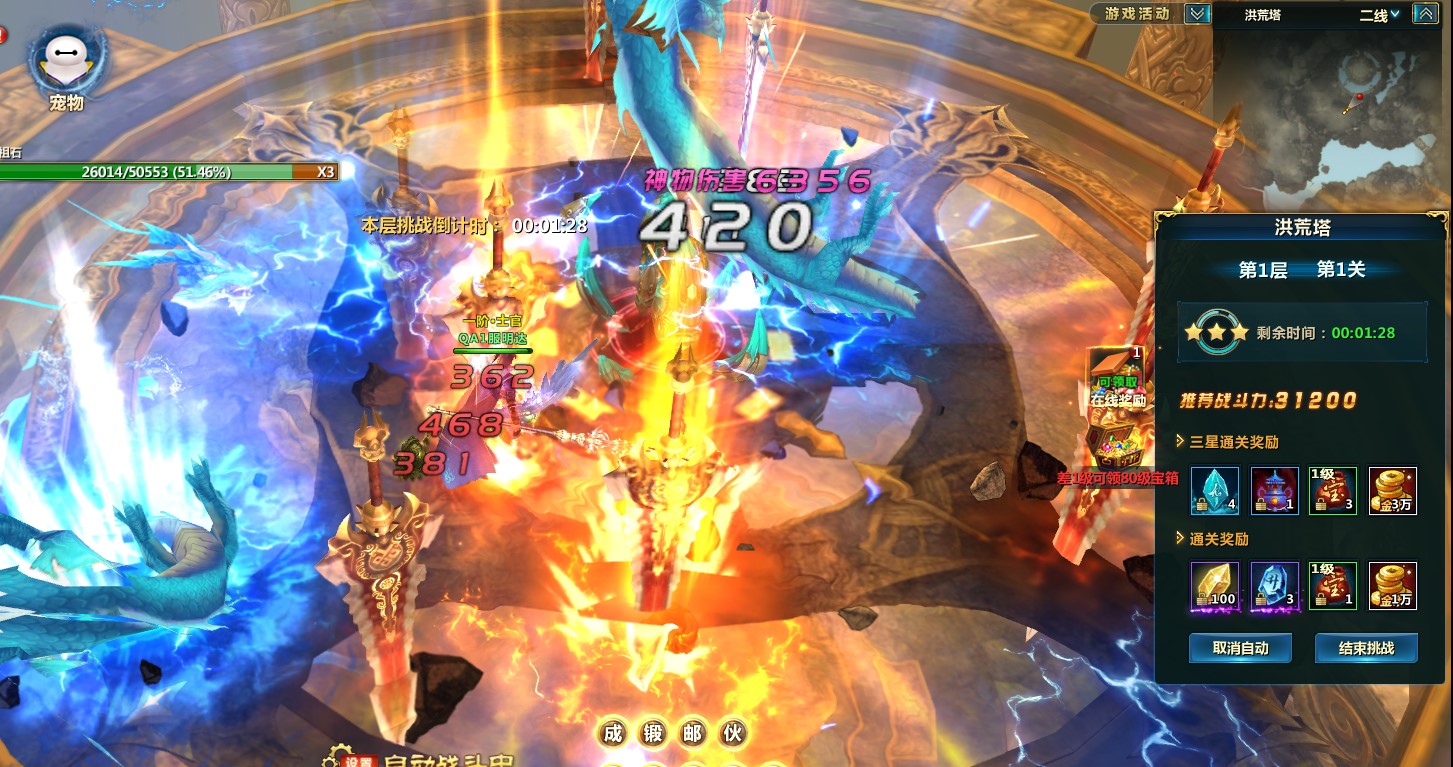Inspect the 1万 gold clear reward

pyautogui.click(x=1392, y=586)
